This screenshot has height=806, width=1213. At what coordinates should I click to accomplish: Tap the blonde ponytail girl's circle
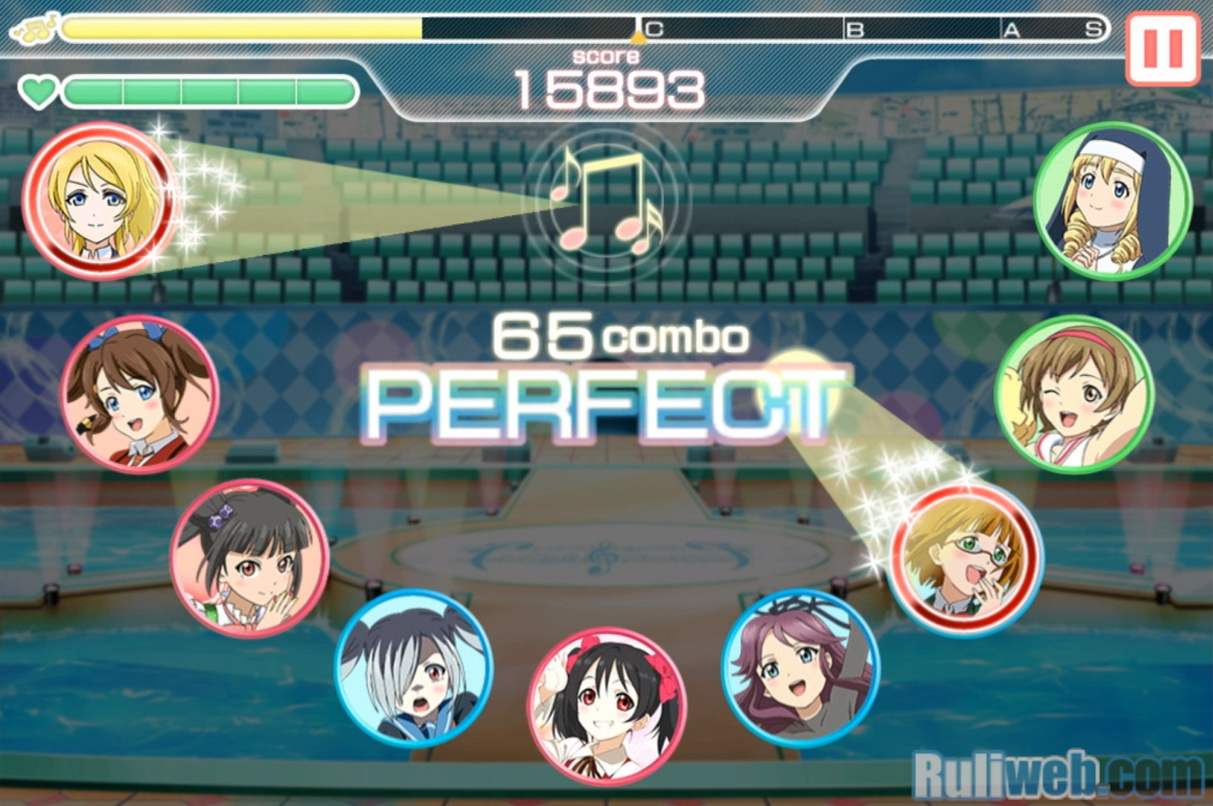click(99, 201)
